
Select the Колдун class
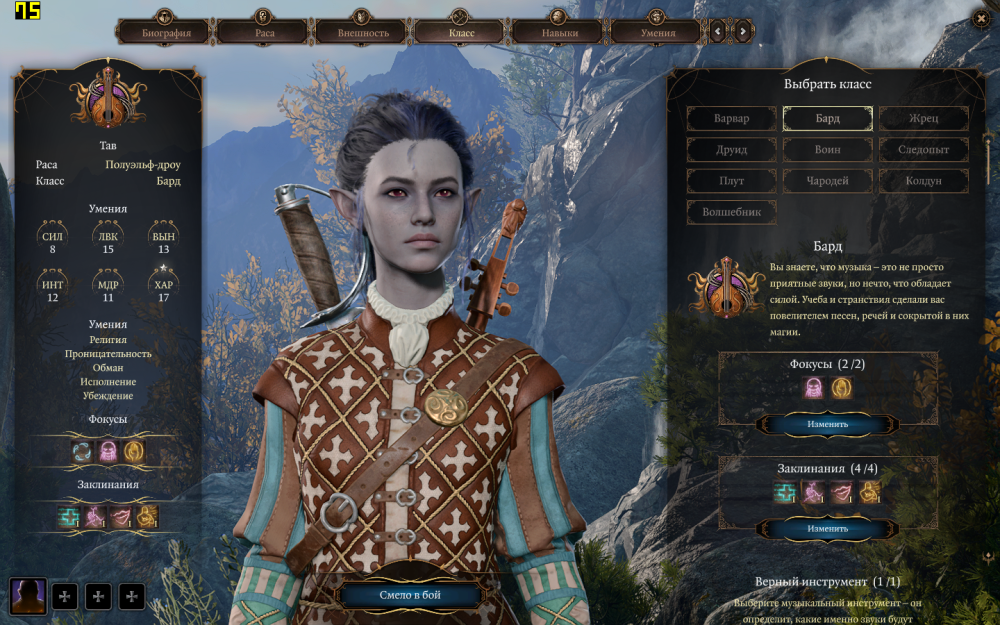click(924, 181)
